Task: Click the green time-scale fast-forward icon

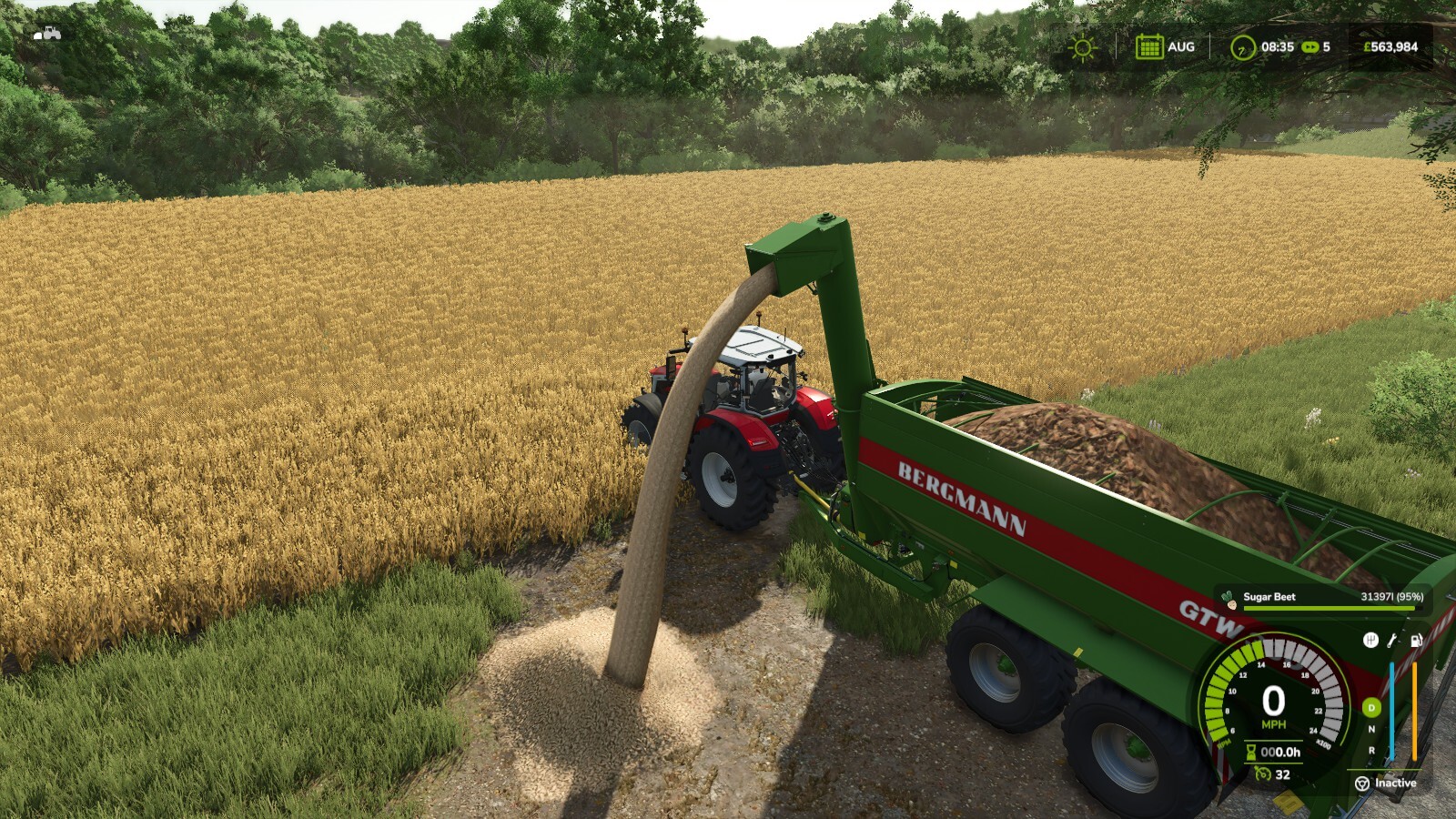Action: click(1310, 47)
